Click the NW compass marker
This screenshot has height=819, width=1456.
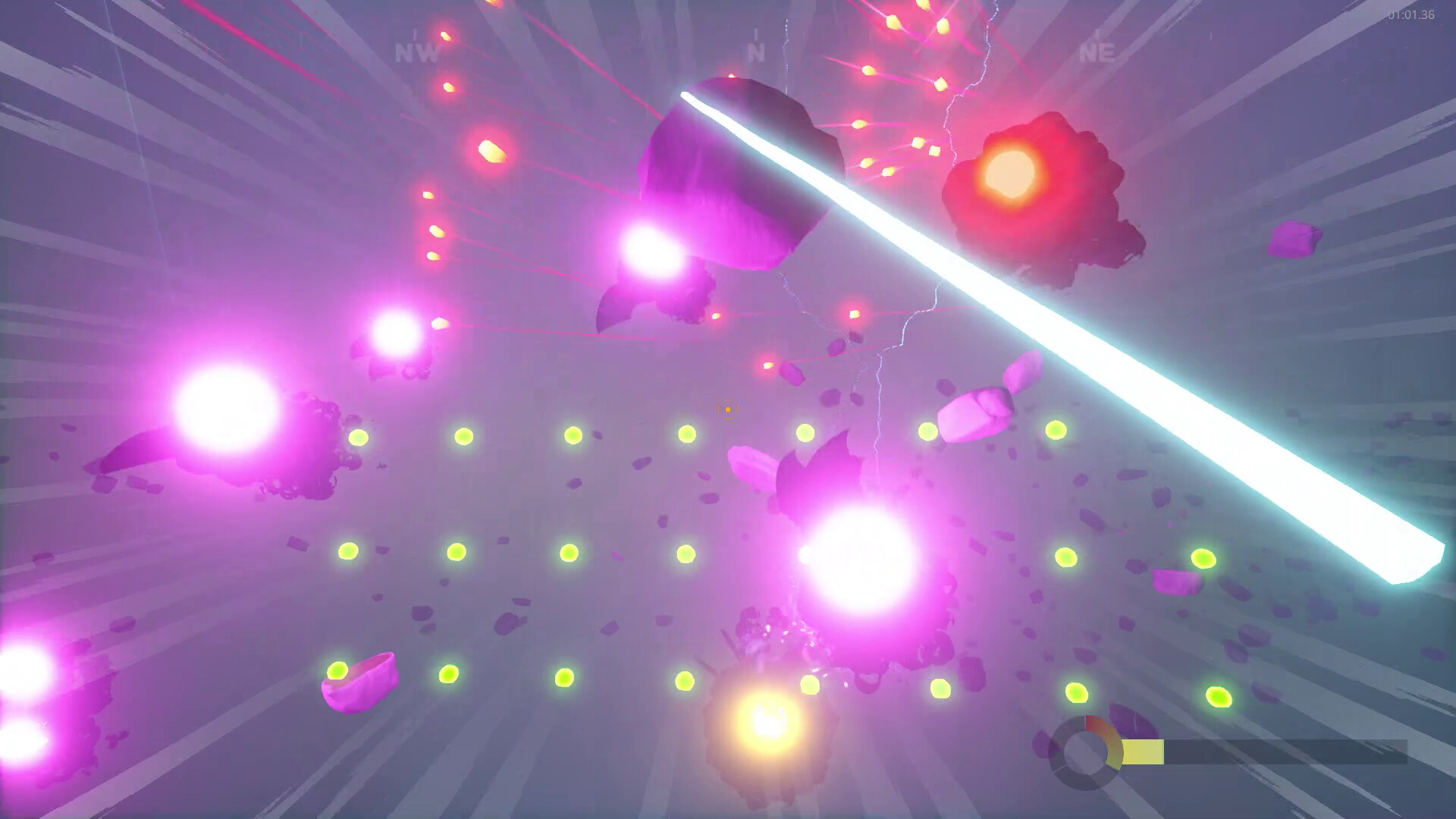[x=416, y=53]
